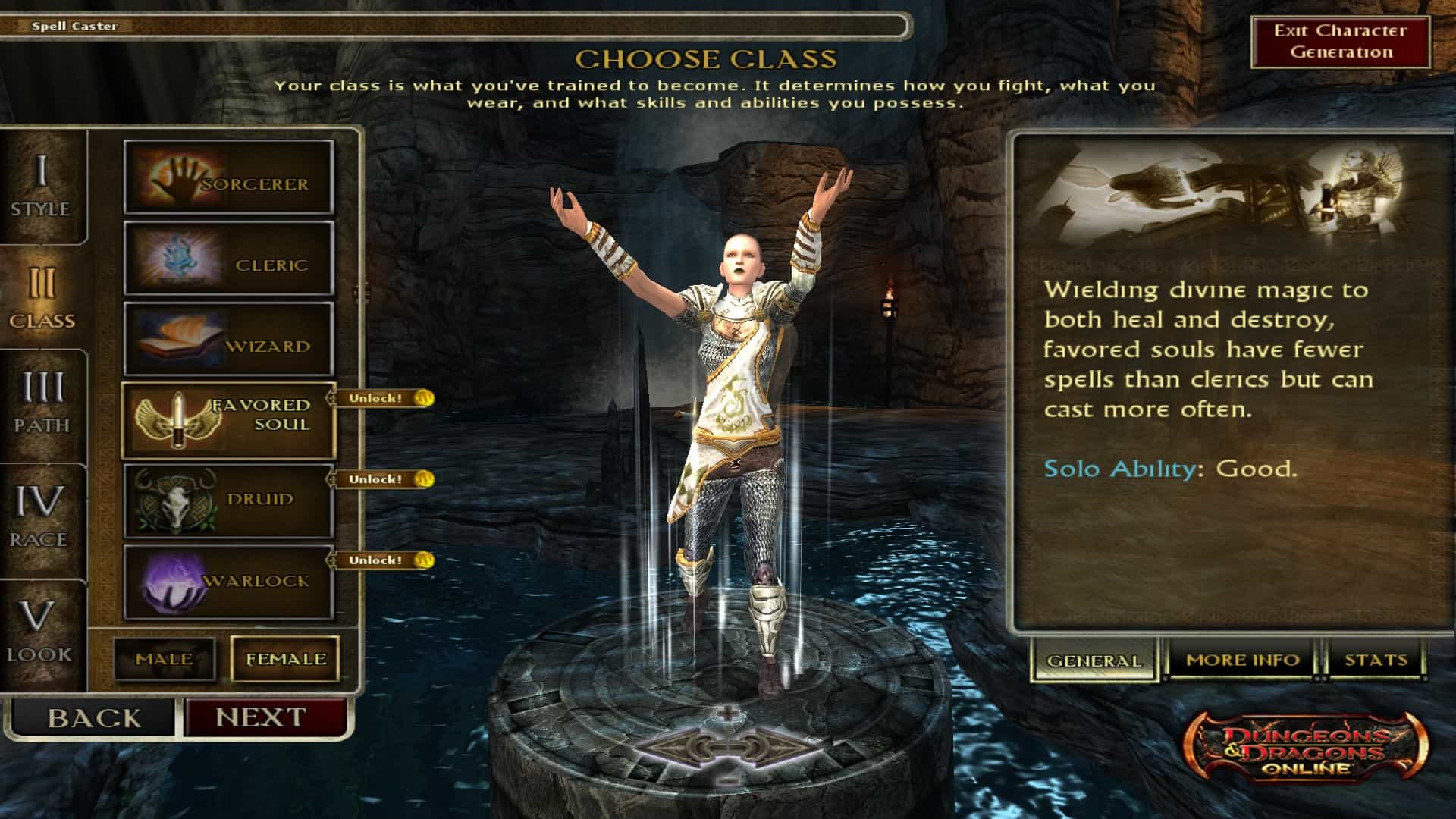Image resolution: width=1456 pixels, height=819 pixels.
Task: Switch to the More Info tab
Action: click(x=1242, y=659)
